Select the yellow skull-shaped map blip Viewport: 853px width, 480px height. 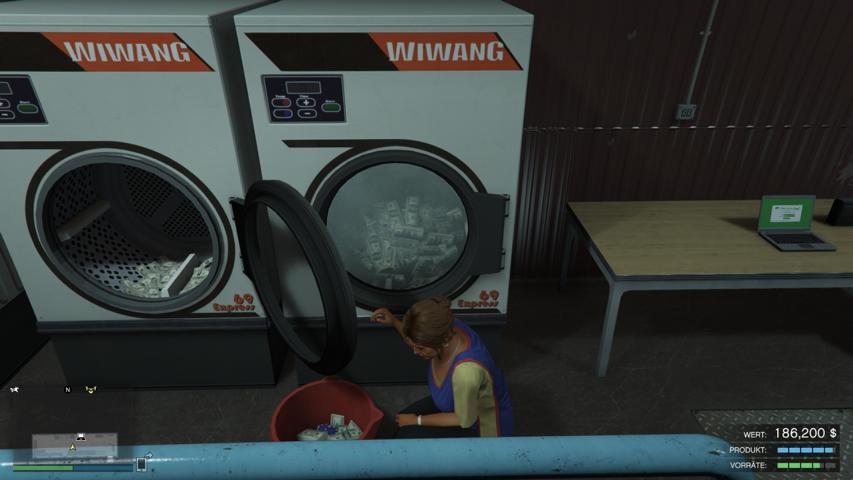pyautogui.click(x=91, y=389)
